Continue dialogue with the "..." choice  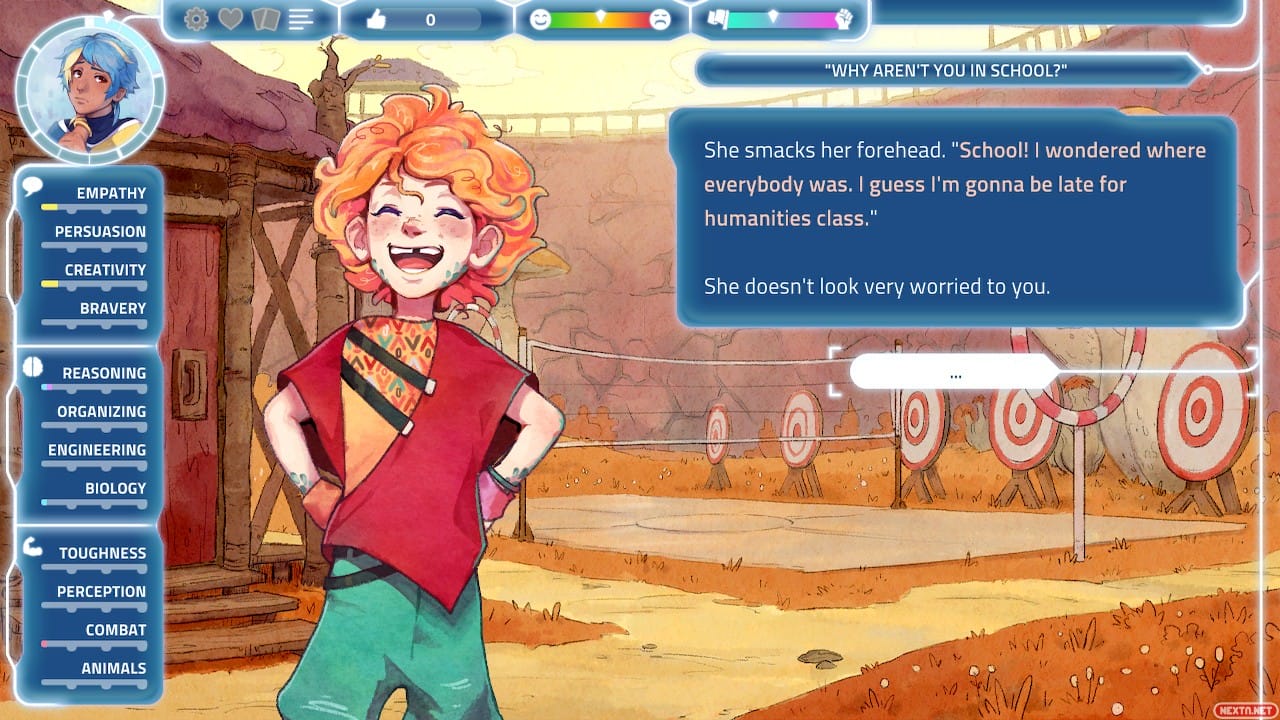[x=954, y=373]
